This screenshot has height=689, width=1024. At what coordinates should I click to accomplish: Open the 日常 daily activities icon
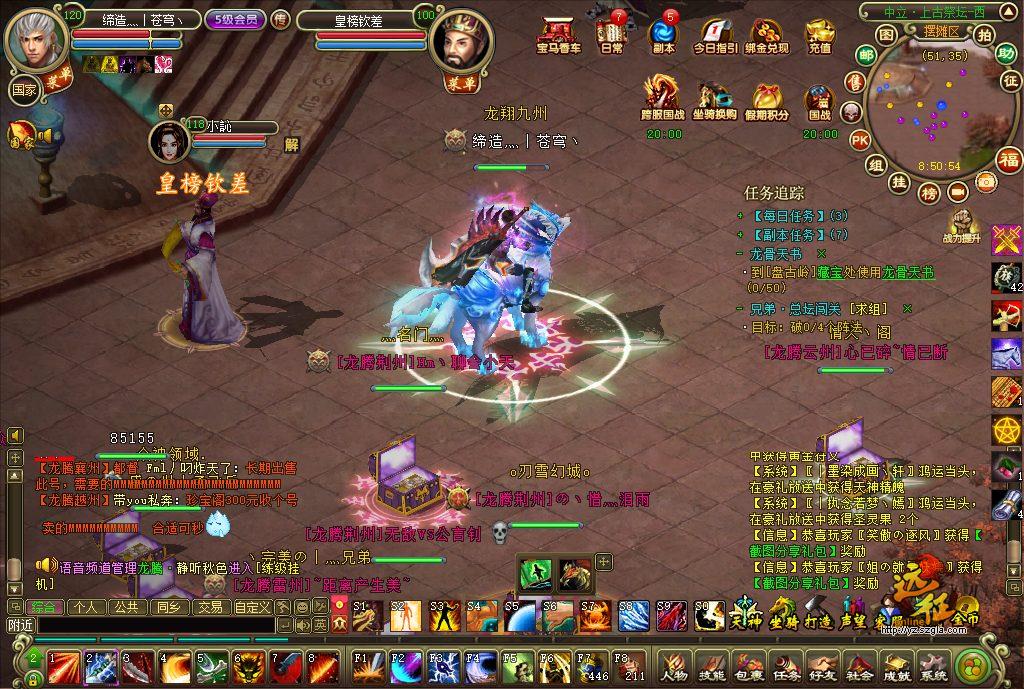tap(611, 35)
